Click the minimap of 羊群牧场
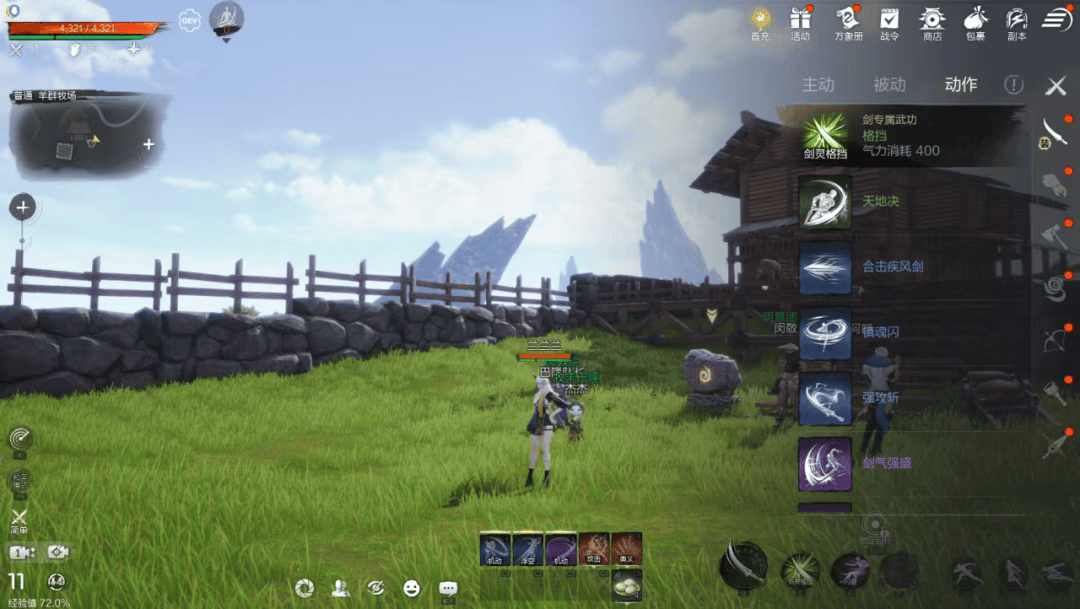 [x=90, y=137]
